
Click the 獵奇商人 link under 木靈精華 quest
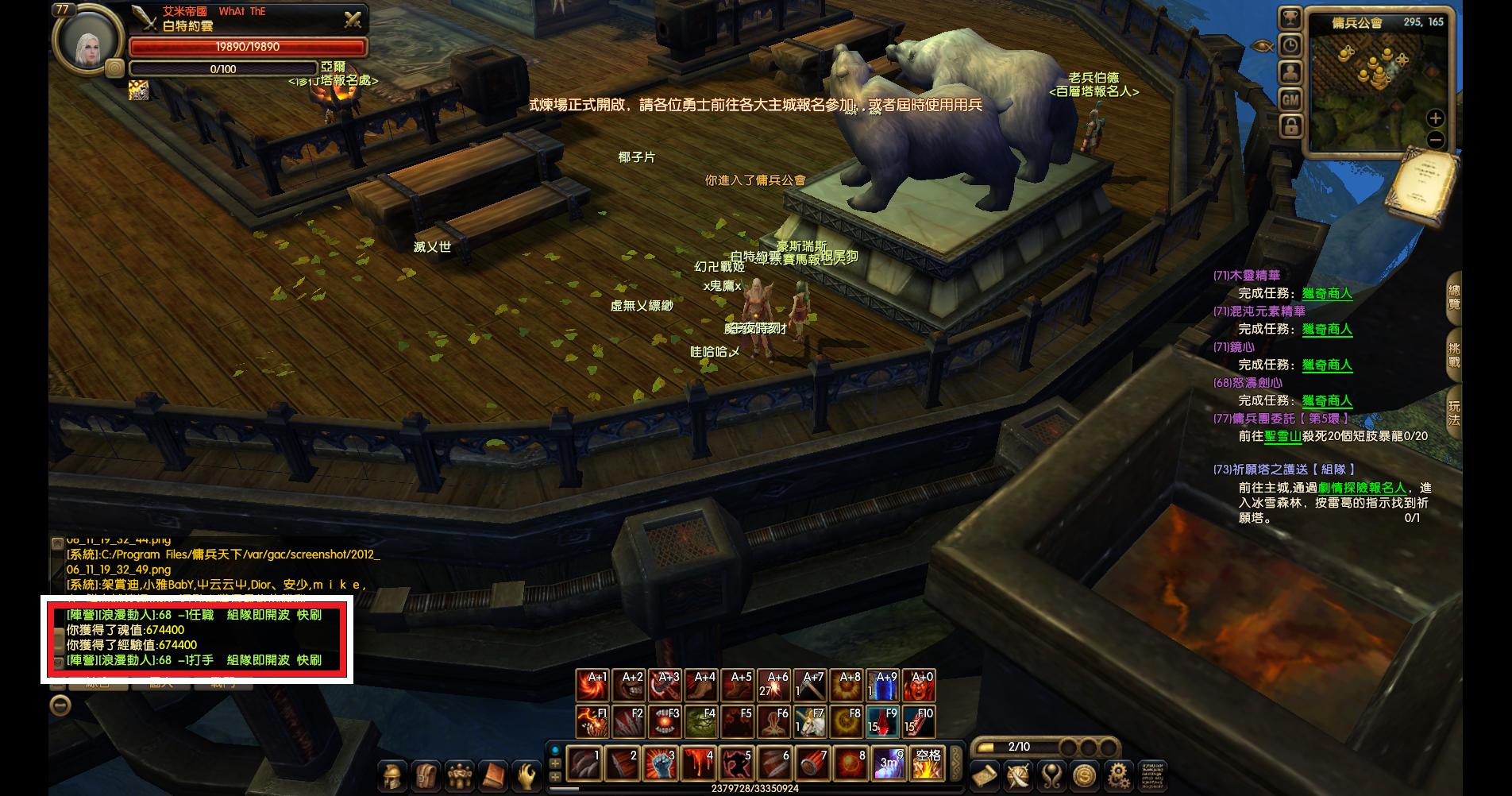pyautogui.click(x=1327, y=294)
